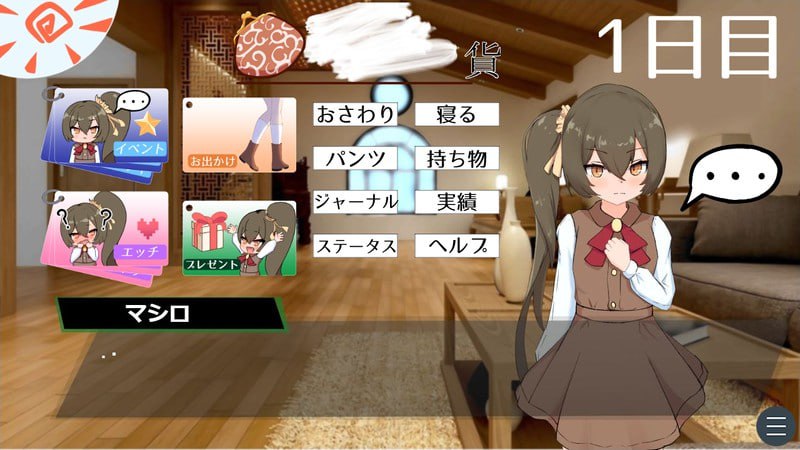View 実績 achievements
The image size is (800, 450).
456,201
